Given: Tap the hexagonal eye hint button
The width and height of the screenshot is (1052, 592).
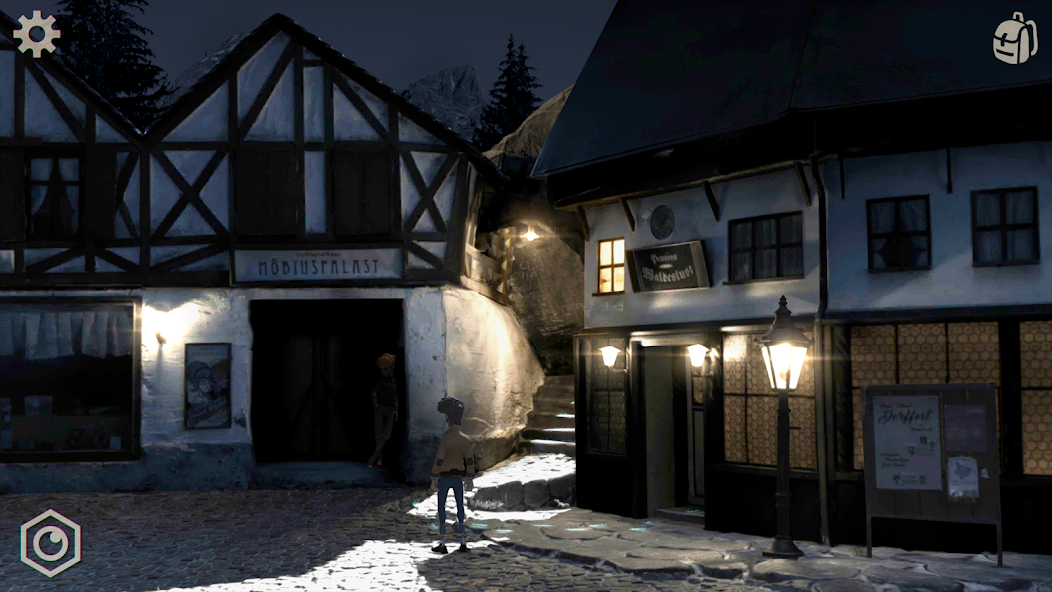Looking at the screenshot, I should 50,542.
